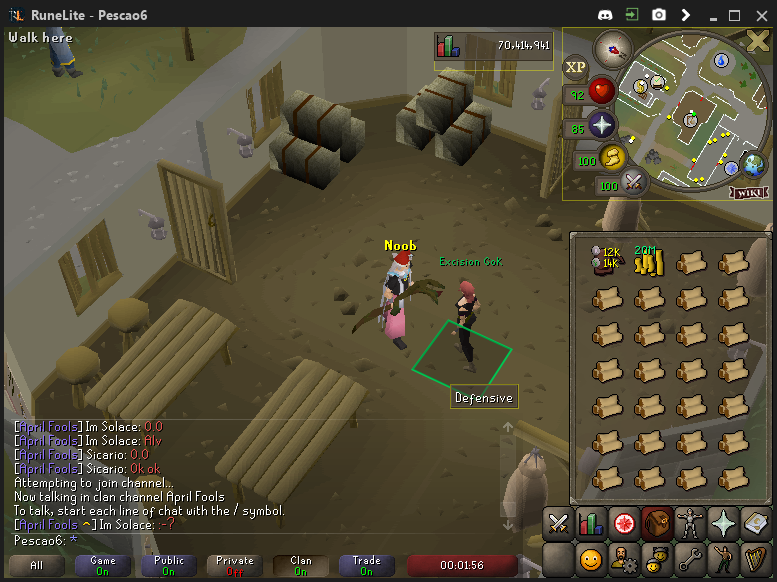Toggle the XP drops button

[575, 68]
